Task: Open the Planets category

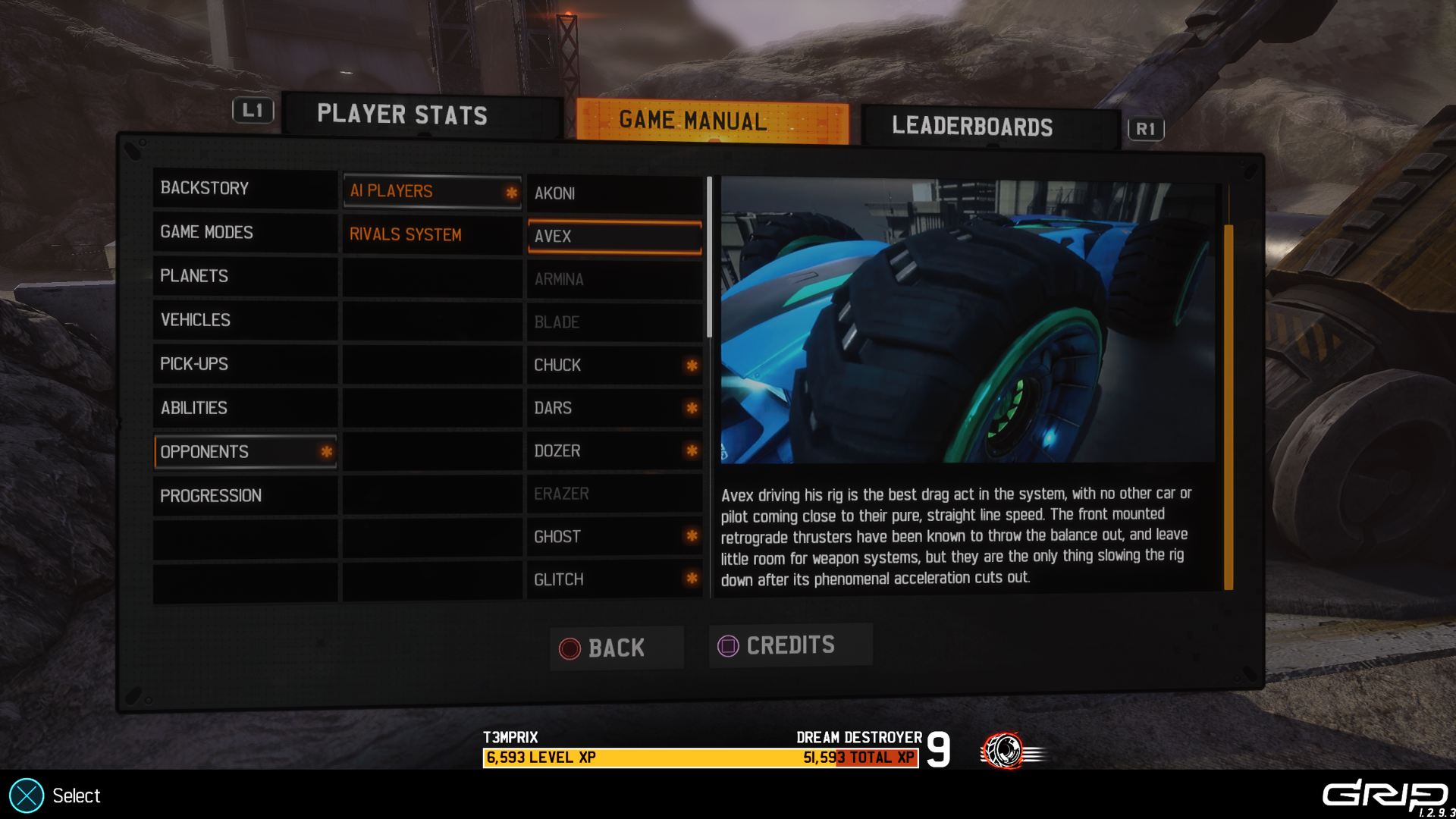Action: [x=244, y=276]
